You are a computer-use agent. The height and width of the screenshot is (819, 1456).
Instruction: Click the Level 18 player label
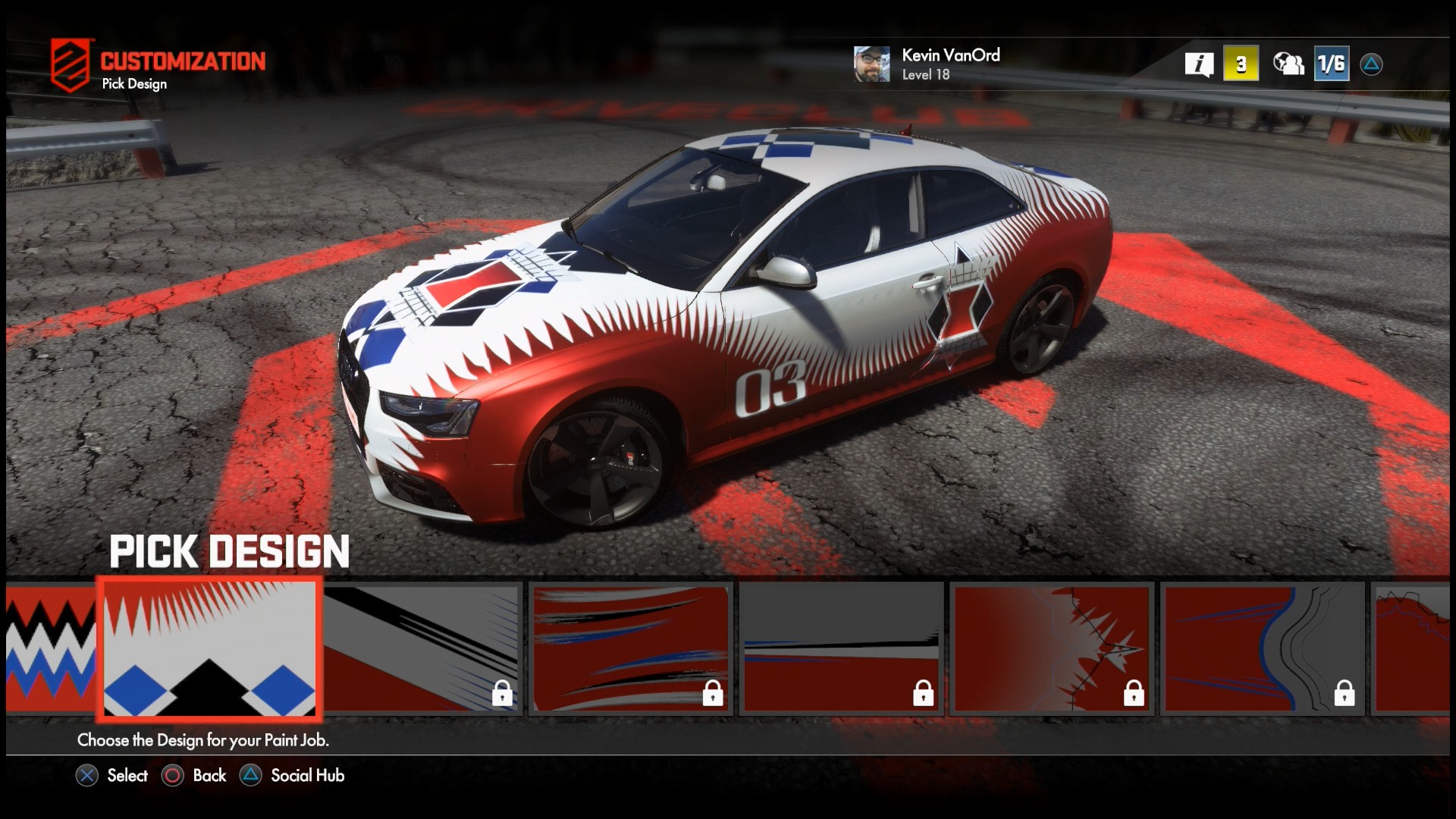pos(926,76)
